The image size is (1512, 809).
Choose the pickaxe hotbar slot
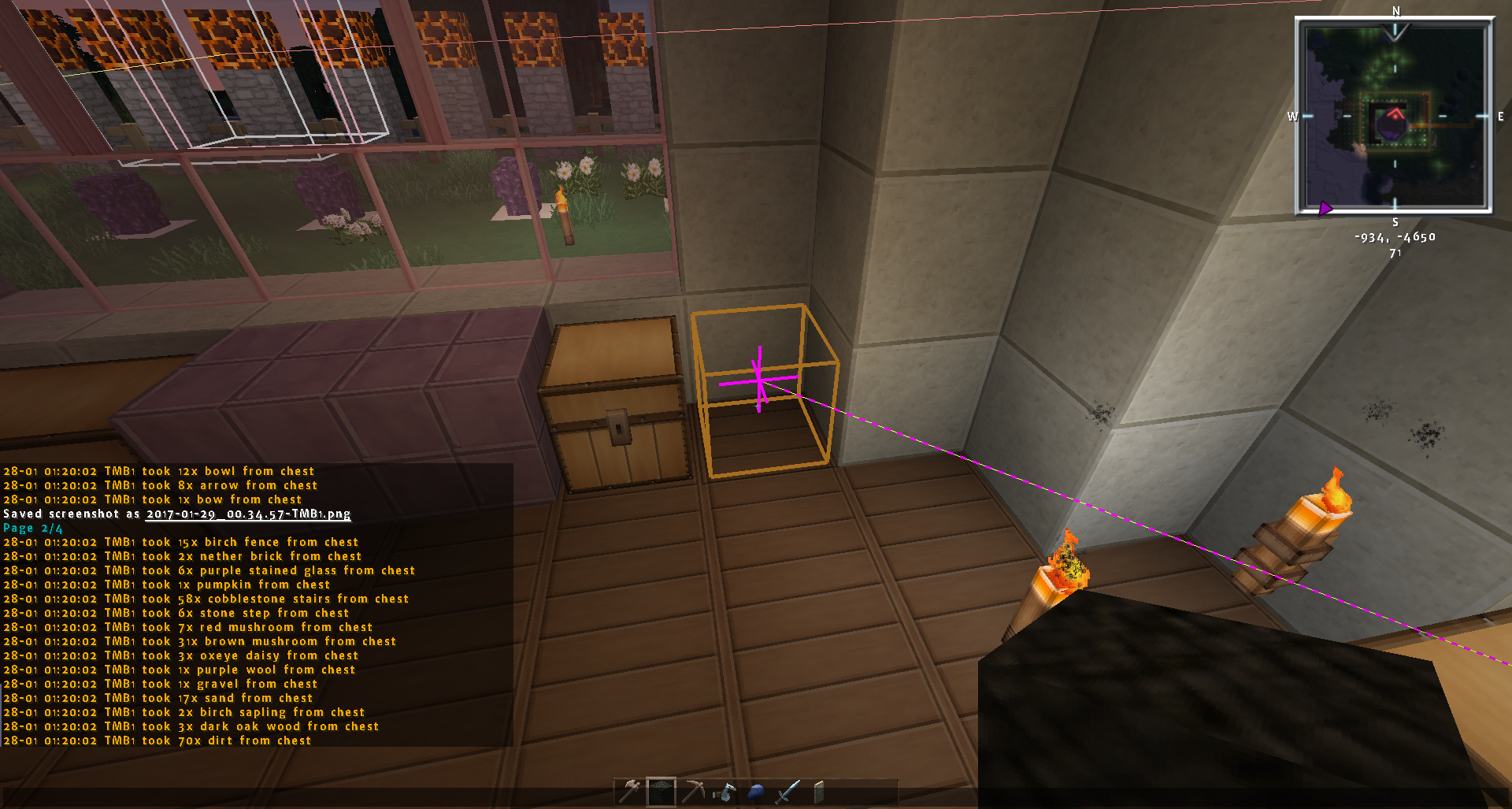693,792
